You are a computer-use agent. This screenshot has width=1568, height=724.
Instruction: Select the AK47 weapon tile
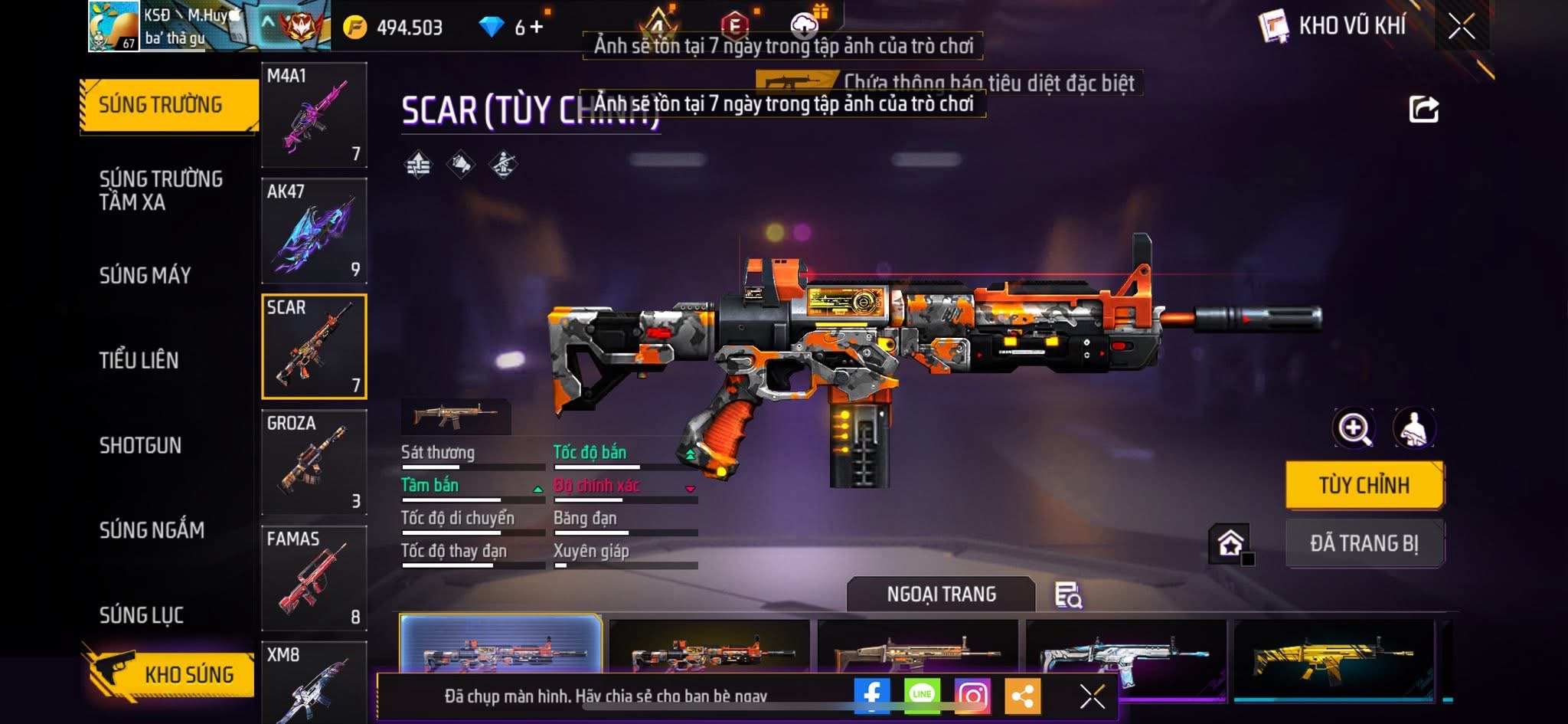pyautogui.click(x=314, y=231)
